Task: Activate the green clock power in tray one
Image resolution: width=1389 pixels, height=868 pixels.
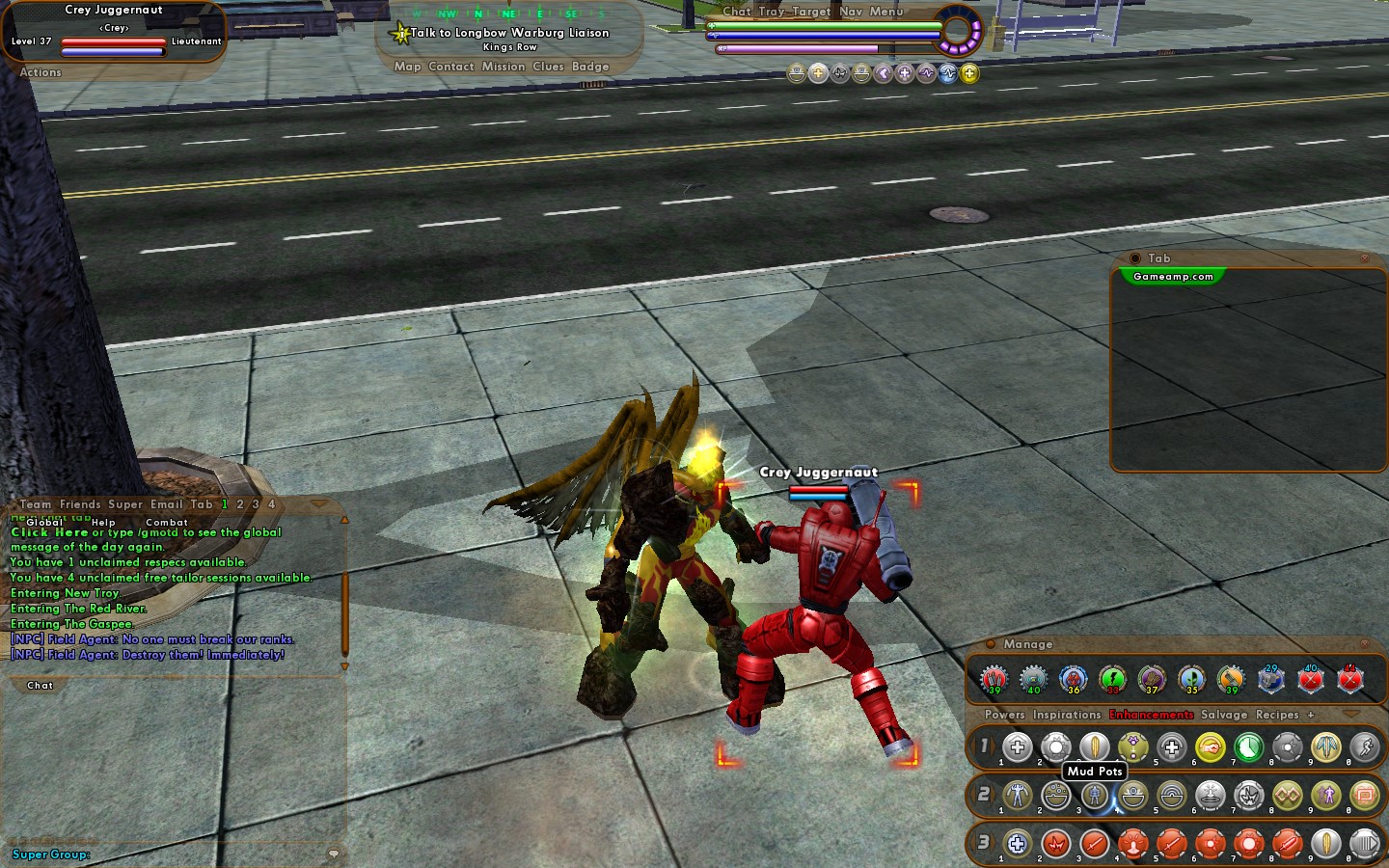Action: click(x=1248, y=747)
